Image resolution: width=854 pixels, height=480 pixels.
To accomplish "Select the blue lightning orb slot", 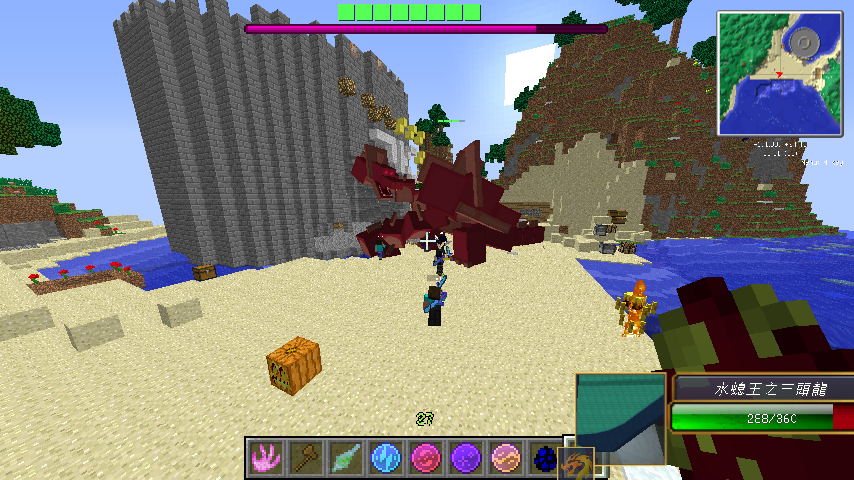I will point(385,458).
